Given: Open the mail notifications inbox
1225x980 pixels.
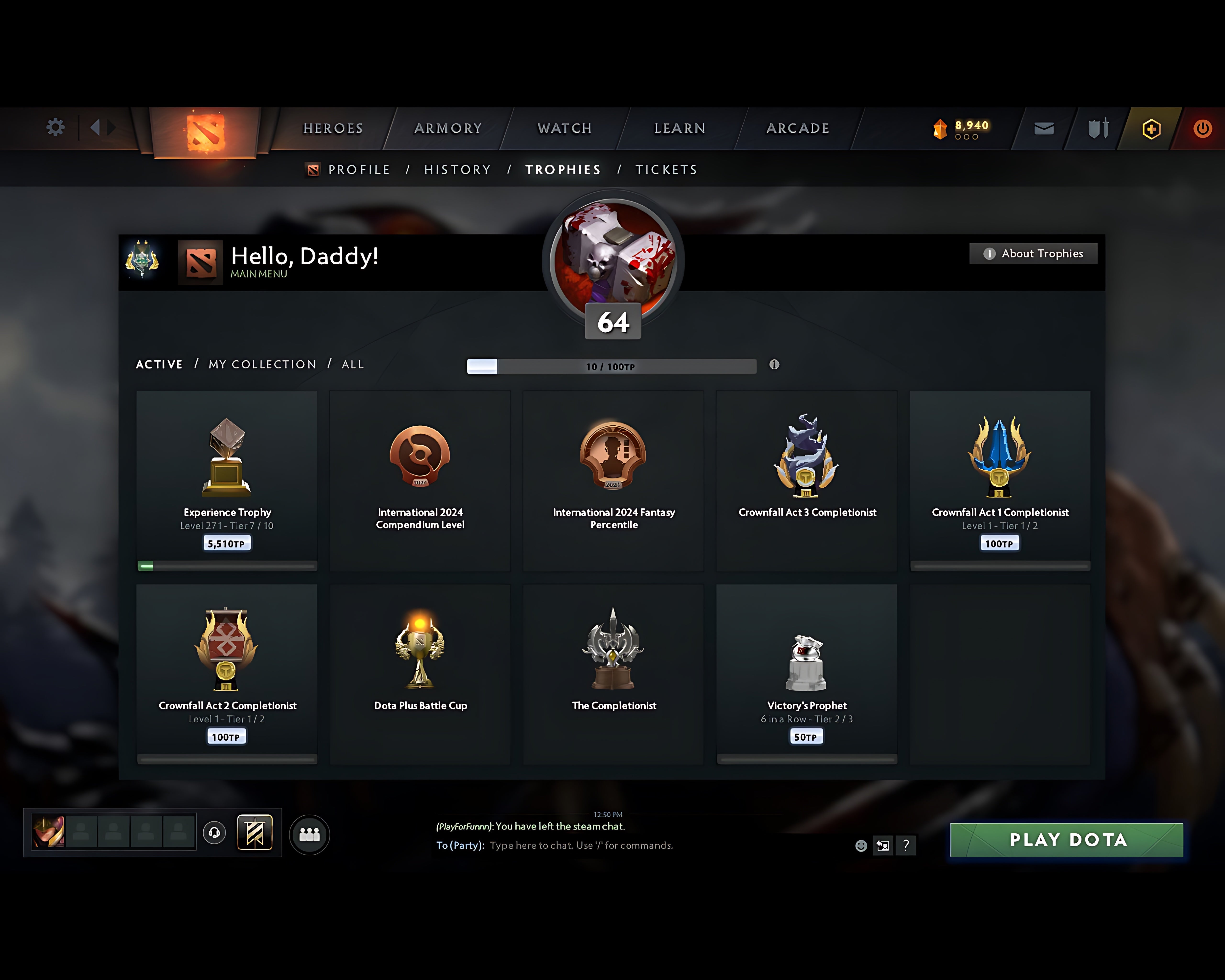Looking at the screenshot, I should tap(1044, 128).
